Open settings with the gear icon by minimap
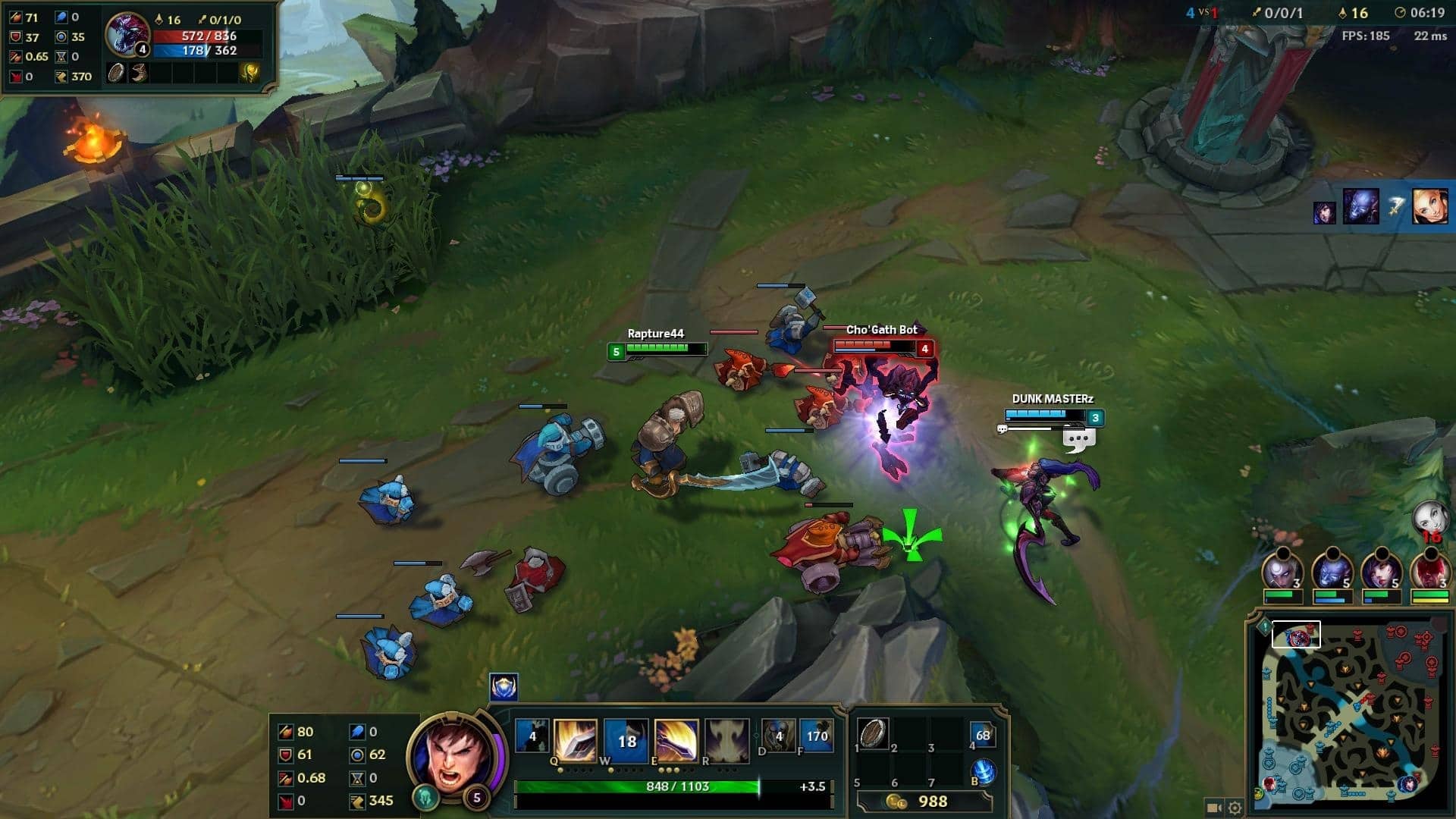The width and height of the screenshot is (1456, 819). 1235,808
